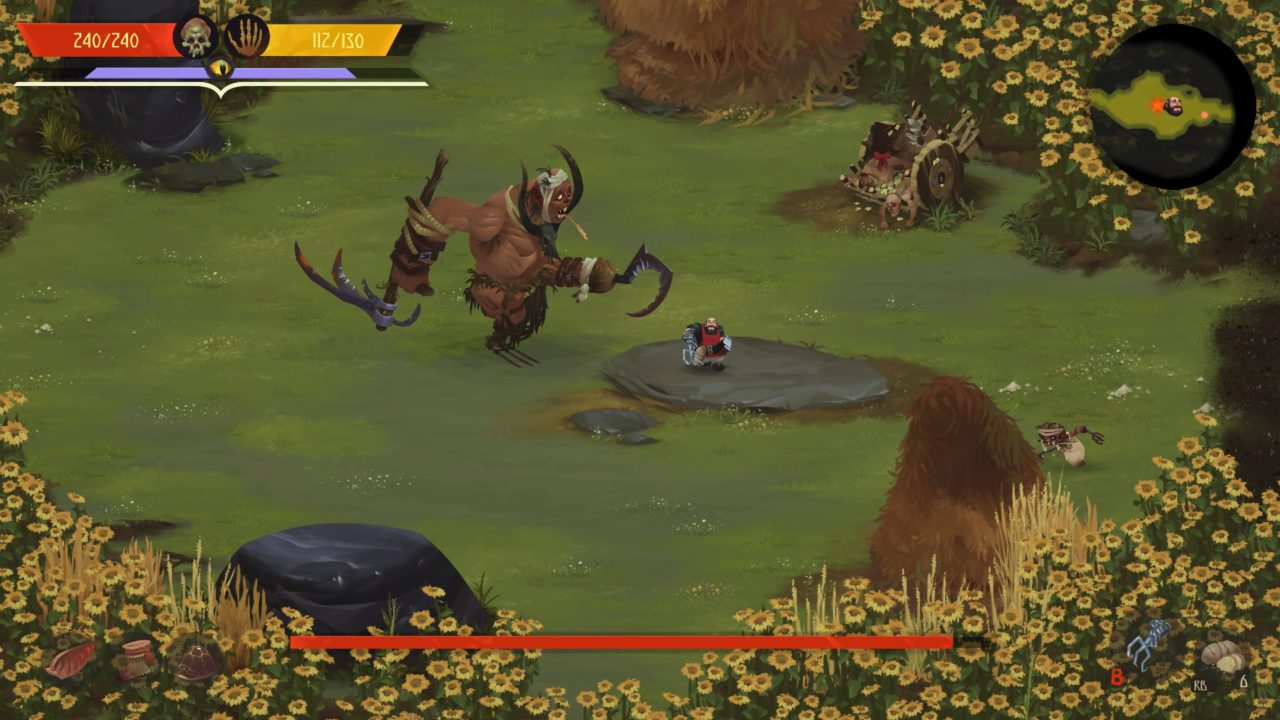The height and width of the screenshot is (720, 1280).
Task: Activate the mechanical claw ability
Action: (x=1147, y=645)
